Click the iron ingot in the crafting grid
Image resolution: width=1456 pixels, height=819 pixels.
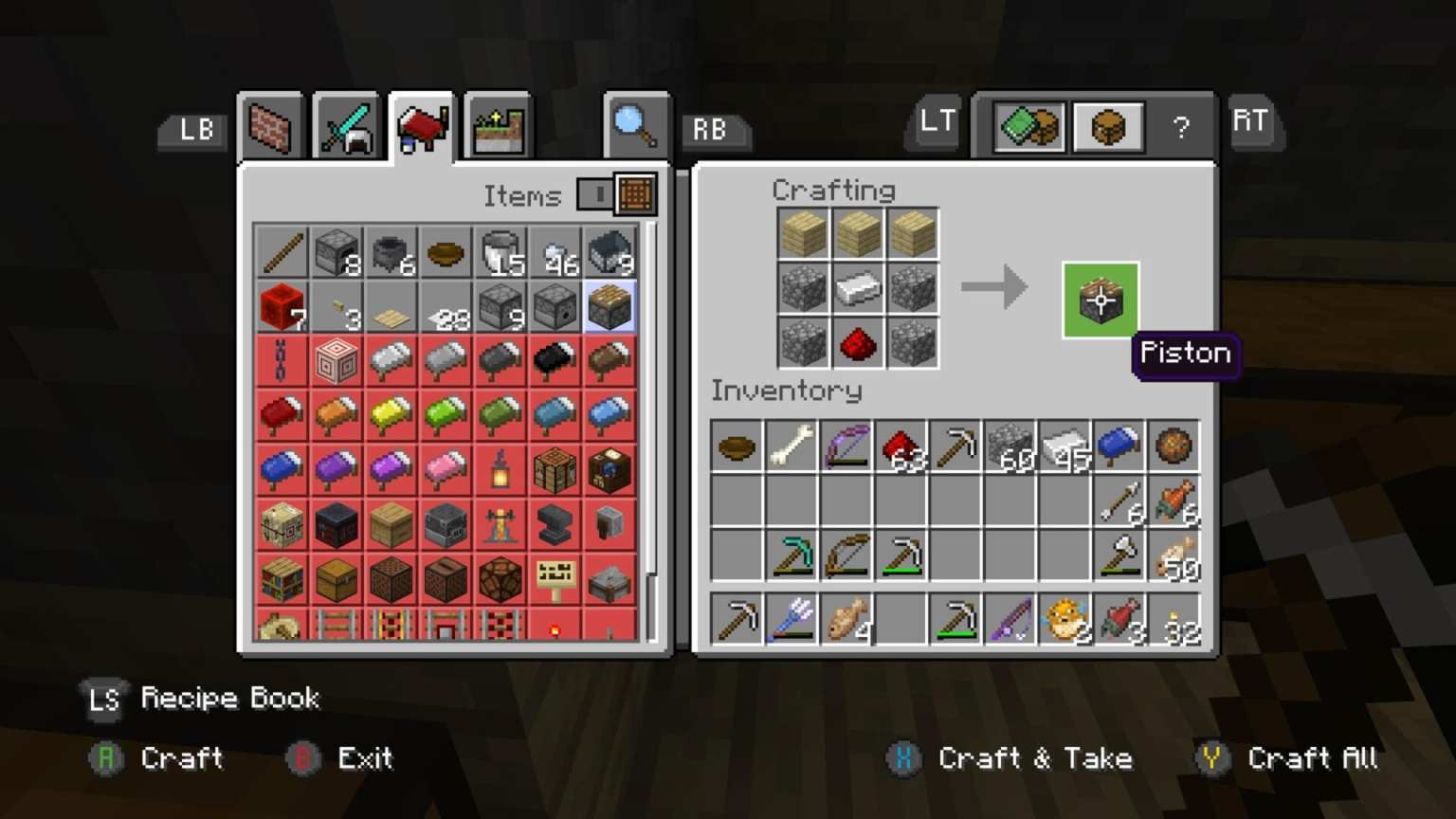click(x=858, y=288)
